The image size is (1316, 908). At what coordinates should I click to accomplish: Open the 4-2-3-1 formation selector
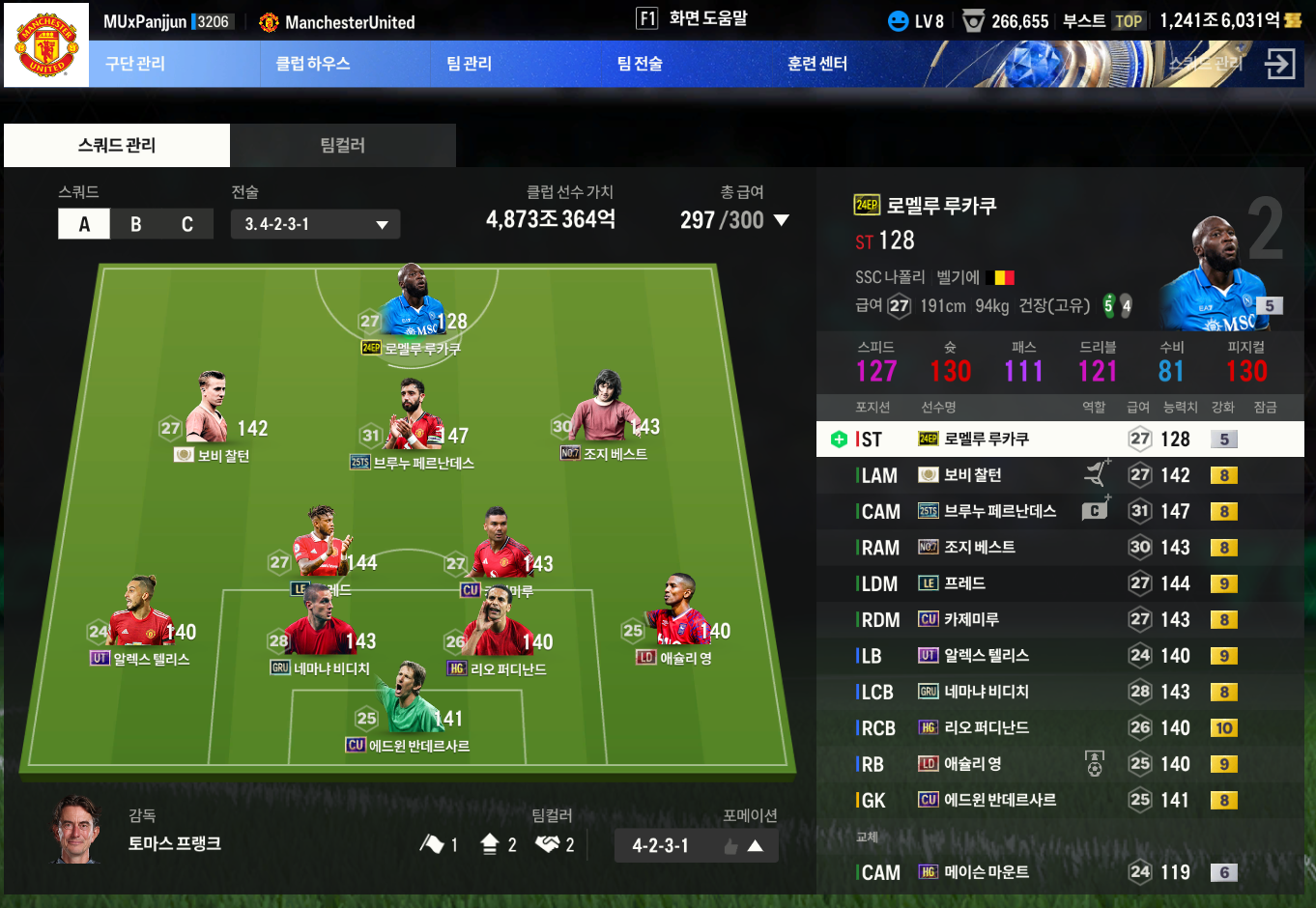coord(696,846)
